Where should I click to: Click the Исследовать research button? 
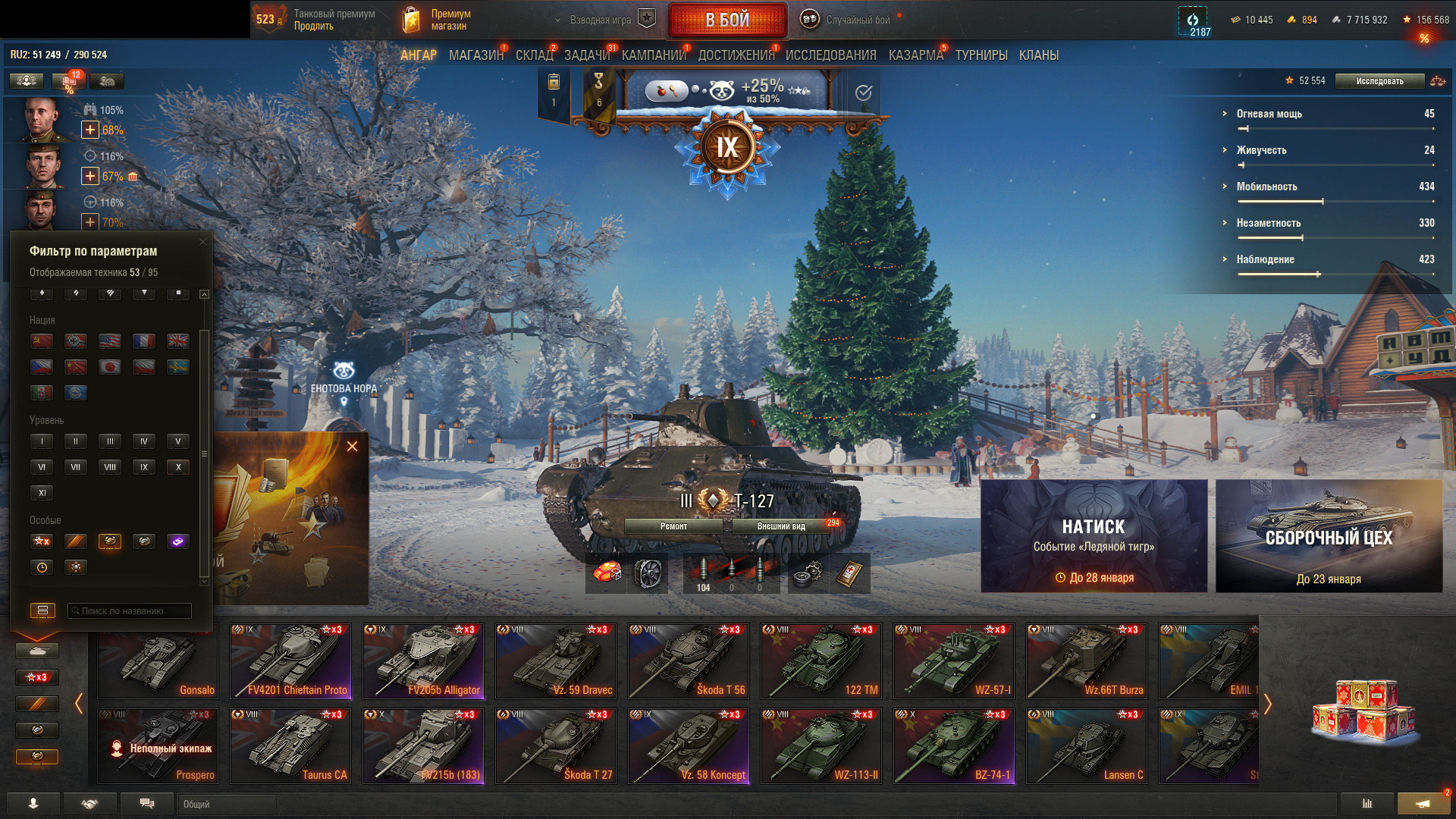pyautogui.click(x=1379, y=81)
